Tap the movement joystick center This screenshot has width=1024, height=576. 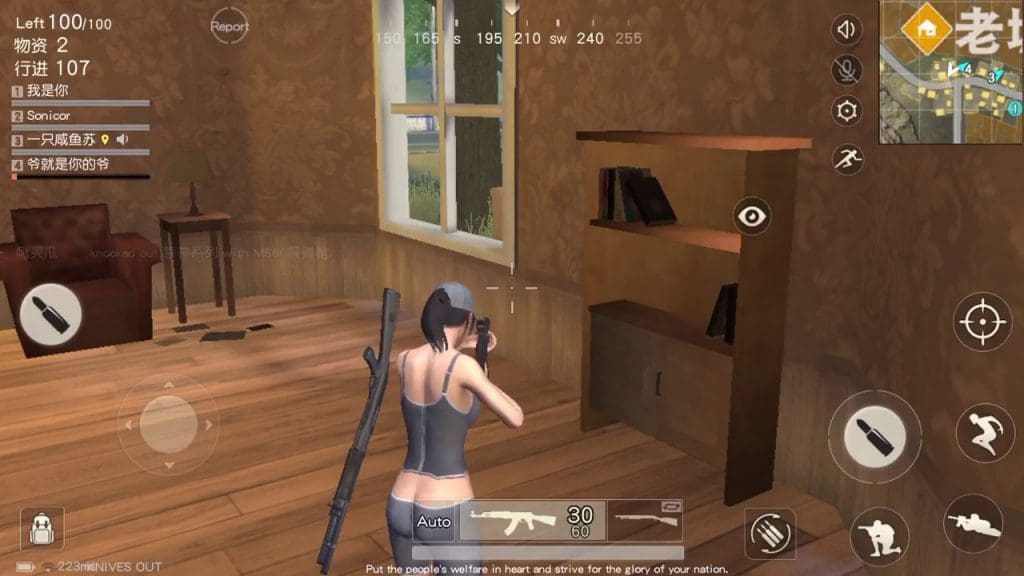click(168, 424)
